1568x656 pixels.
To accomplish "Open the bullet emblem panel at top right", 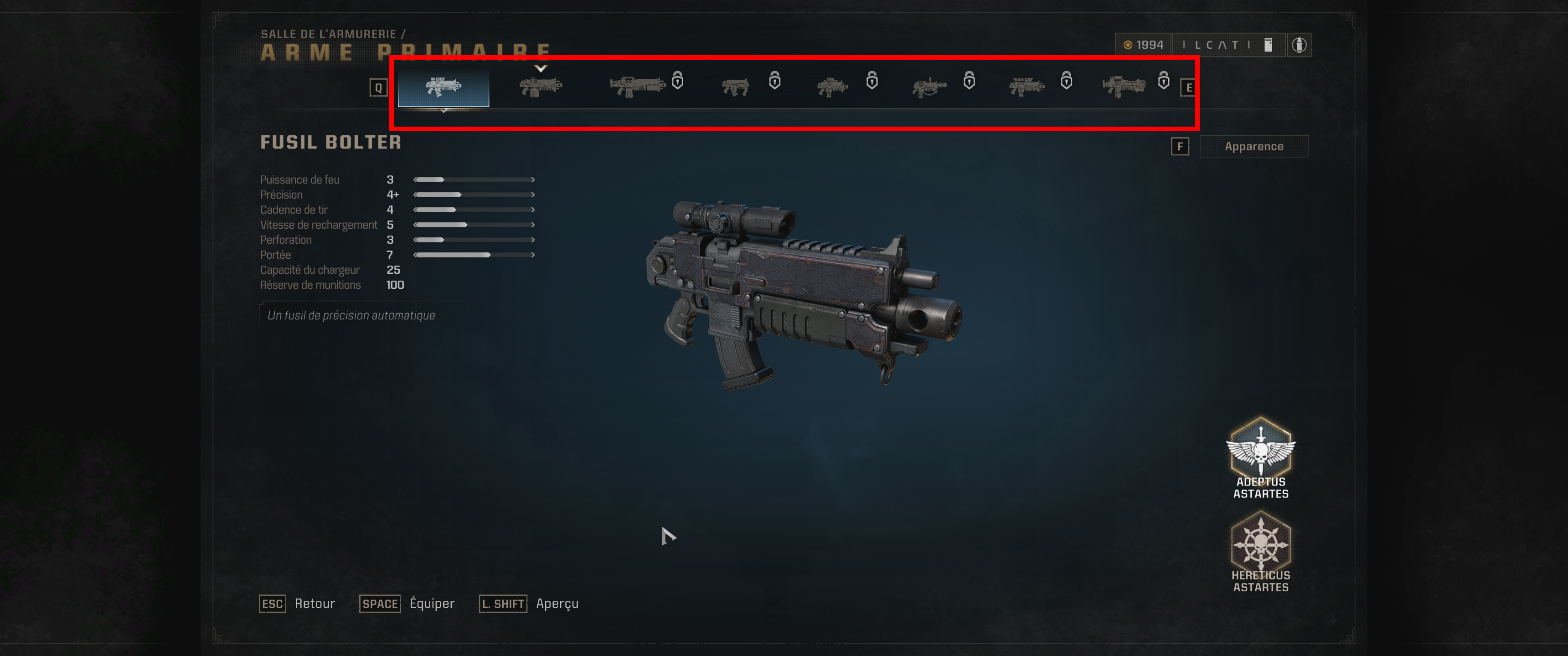I will coord(1300,45).
